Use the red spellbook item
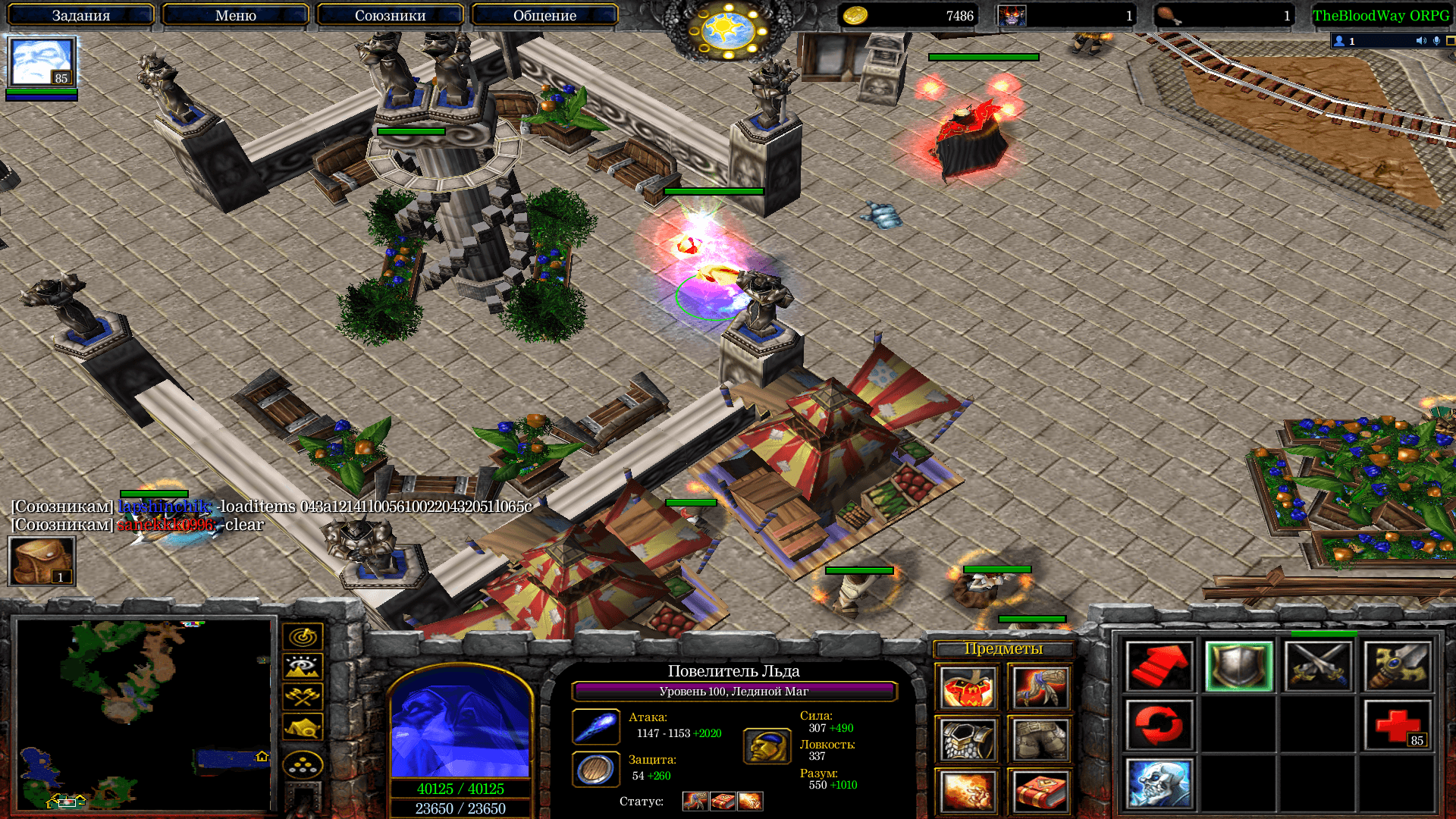The height and width of the screenshot is (819, 1456). (x=1040, y=791)
